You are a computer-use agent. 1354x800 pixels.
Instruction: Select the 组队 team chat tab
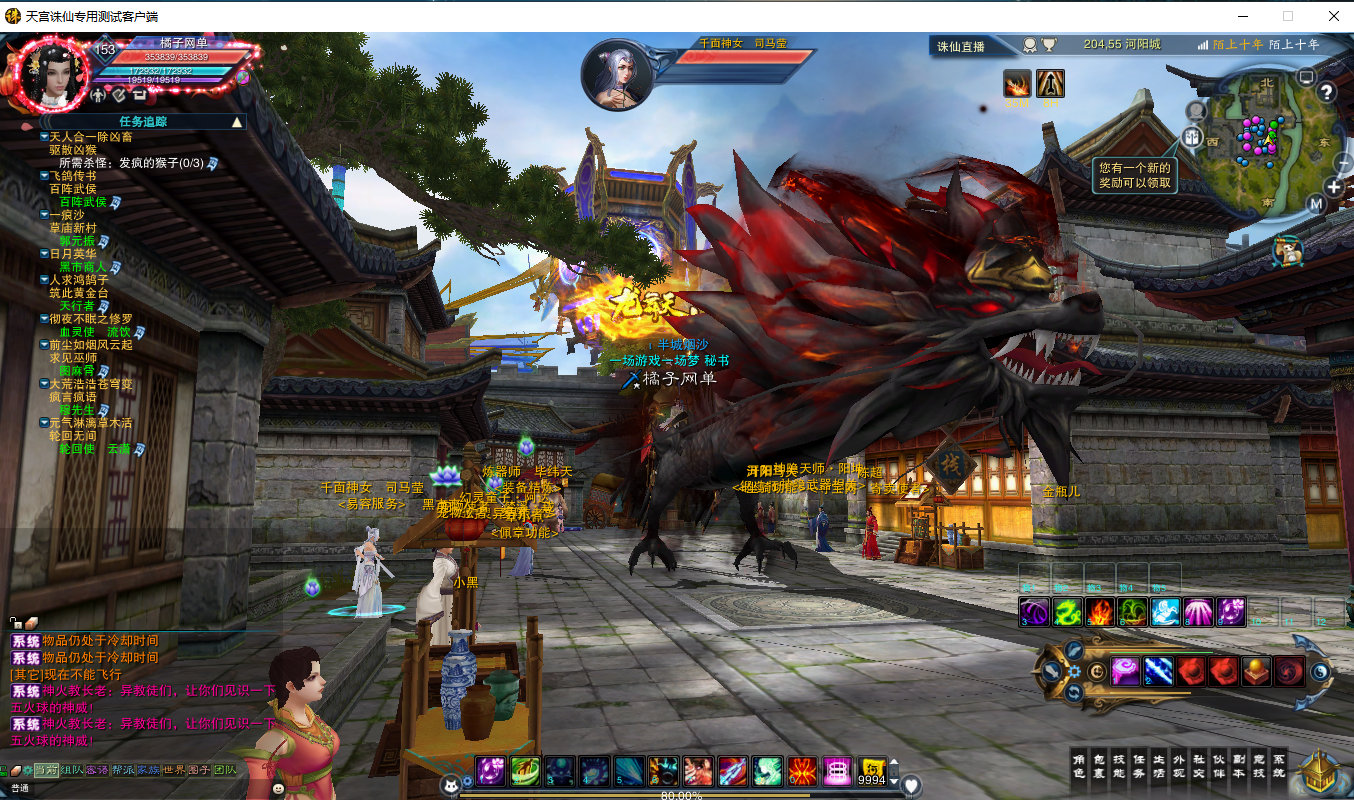click(x=72, y=770)
